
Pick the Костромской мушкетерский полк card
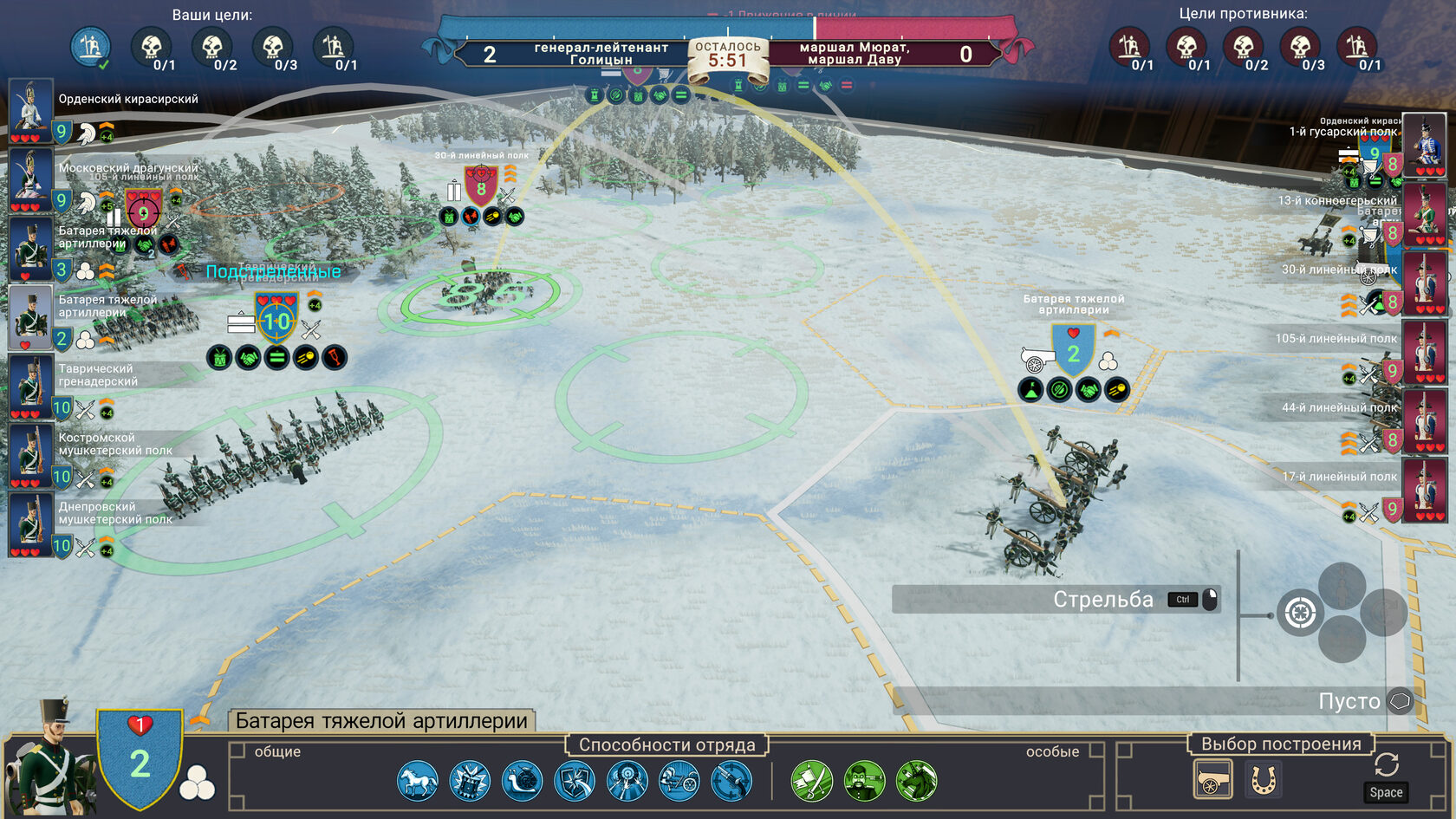(x=31, y=455)
